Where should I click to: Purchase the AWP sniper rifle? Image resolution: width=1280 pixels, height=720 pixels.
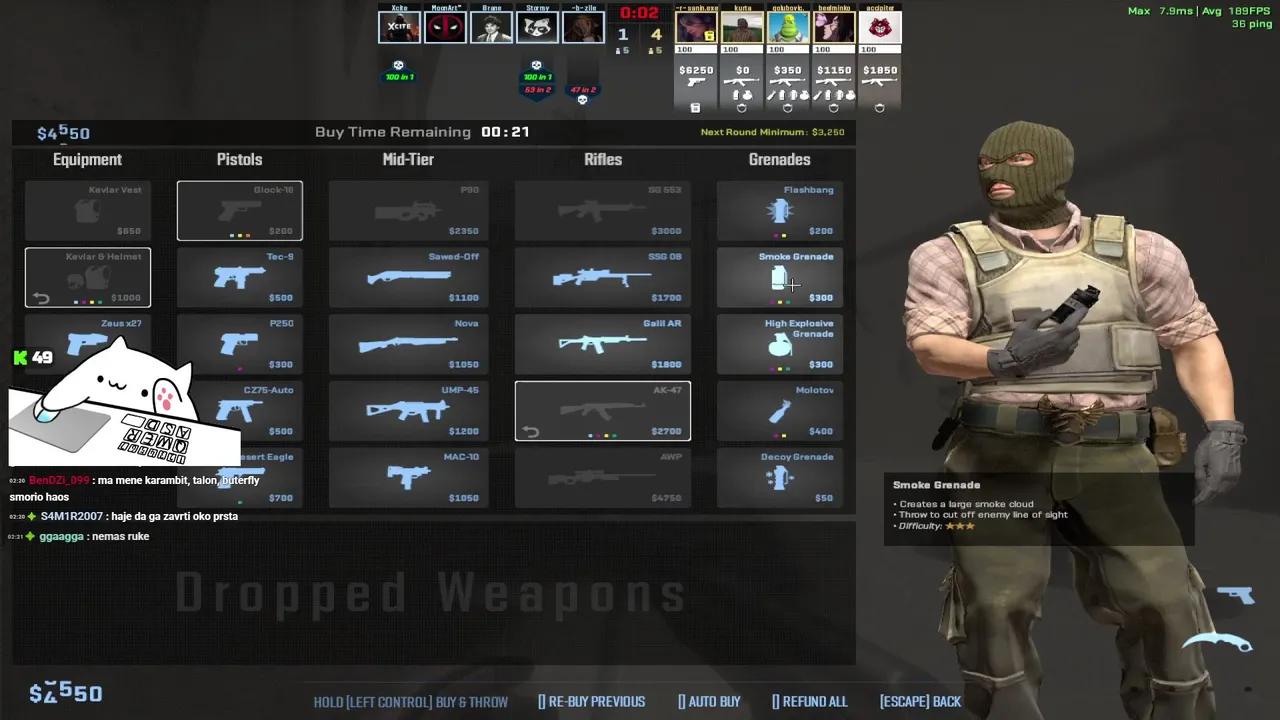coord(602,477)
